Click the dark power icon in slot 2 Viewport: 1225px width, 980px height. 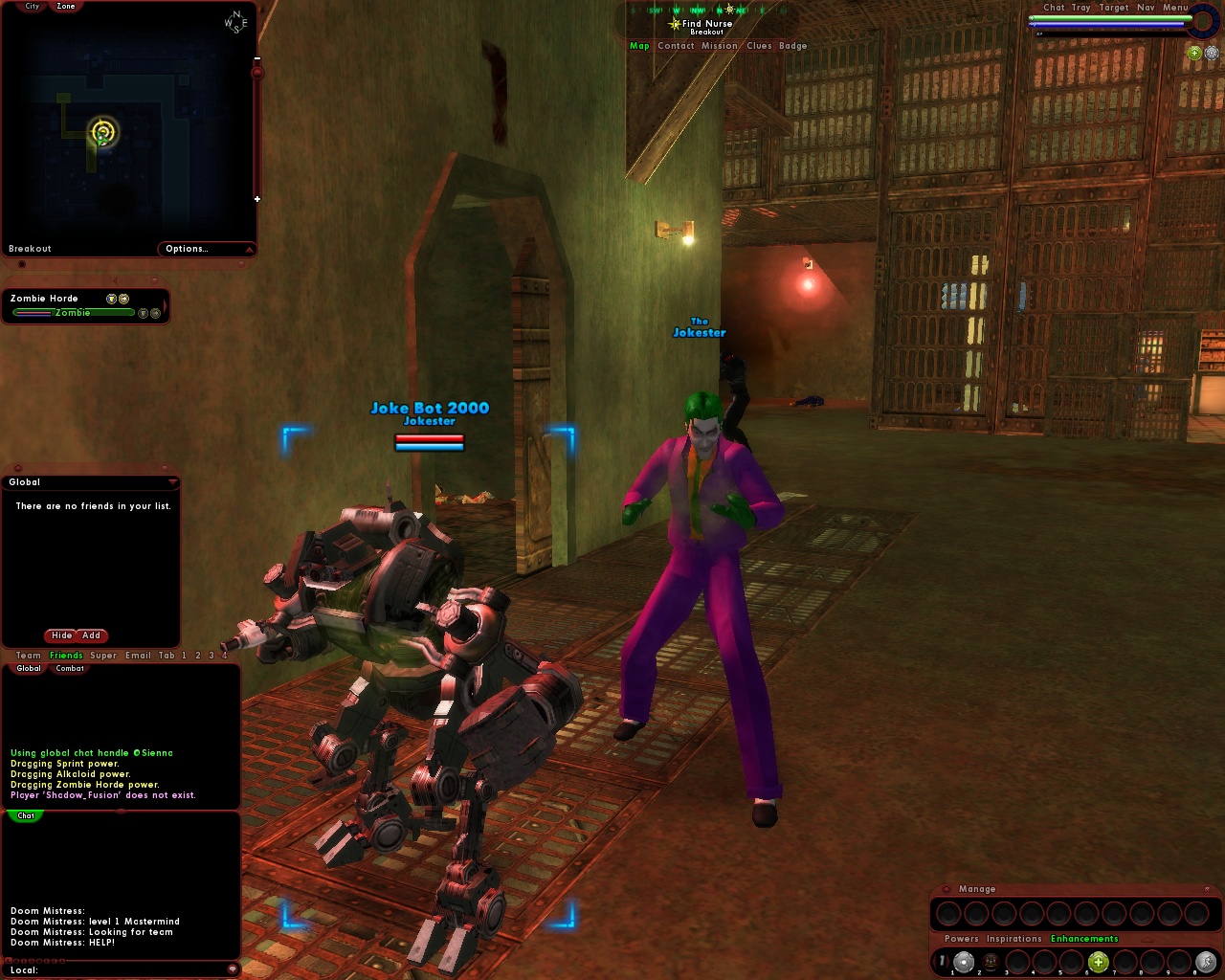[x=991, y=962]
